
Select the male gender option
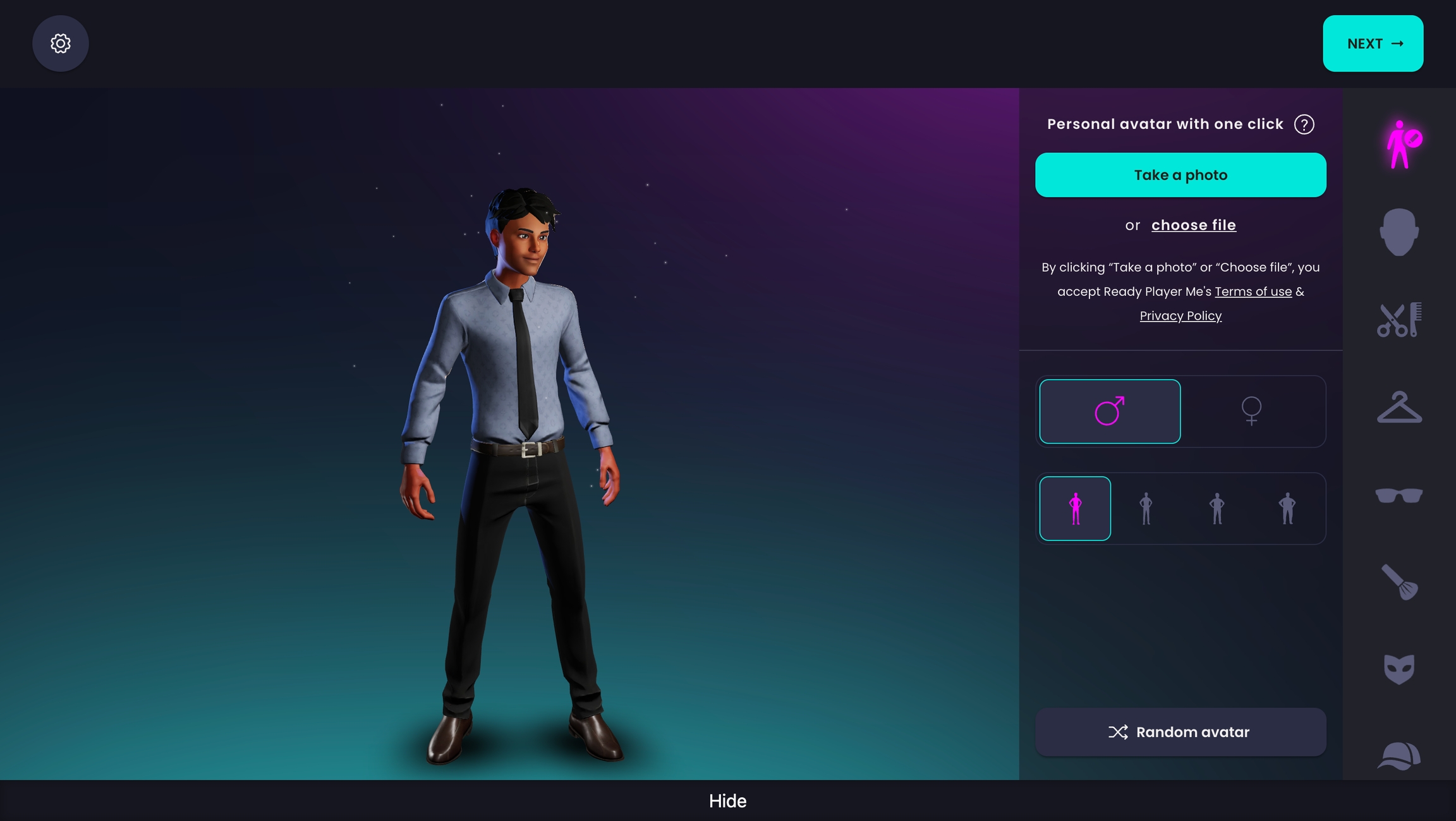(1110, 411)
